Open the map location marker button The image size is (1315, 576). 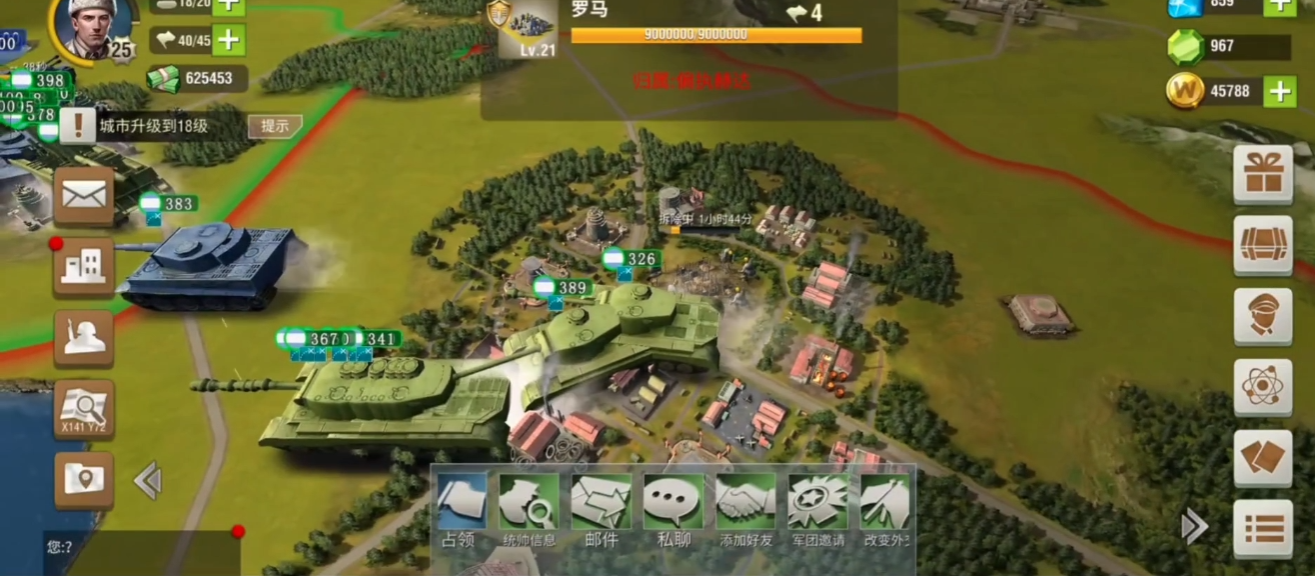[x=84, y=480]
